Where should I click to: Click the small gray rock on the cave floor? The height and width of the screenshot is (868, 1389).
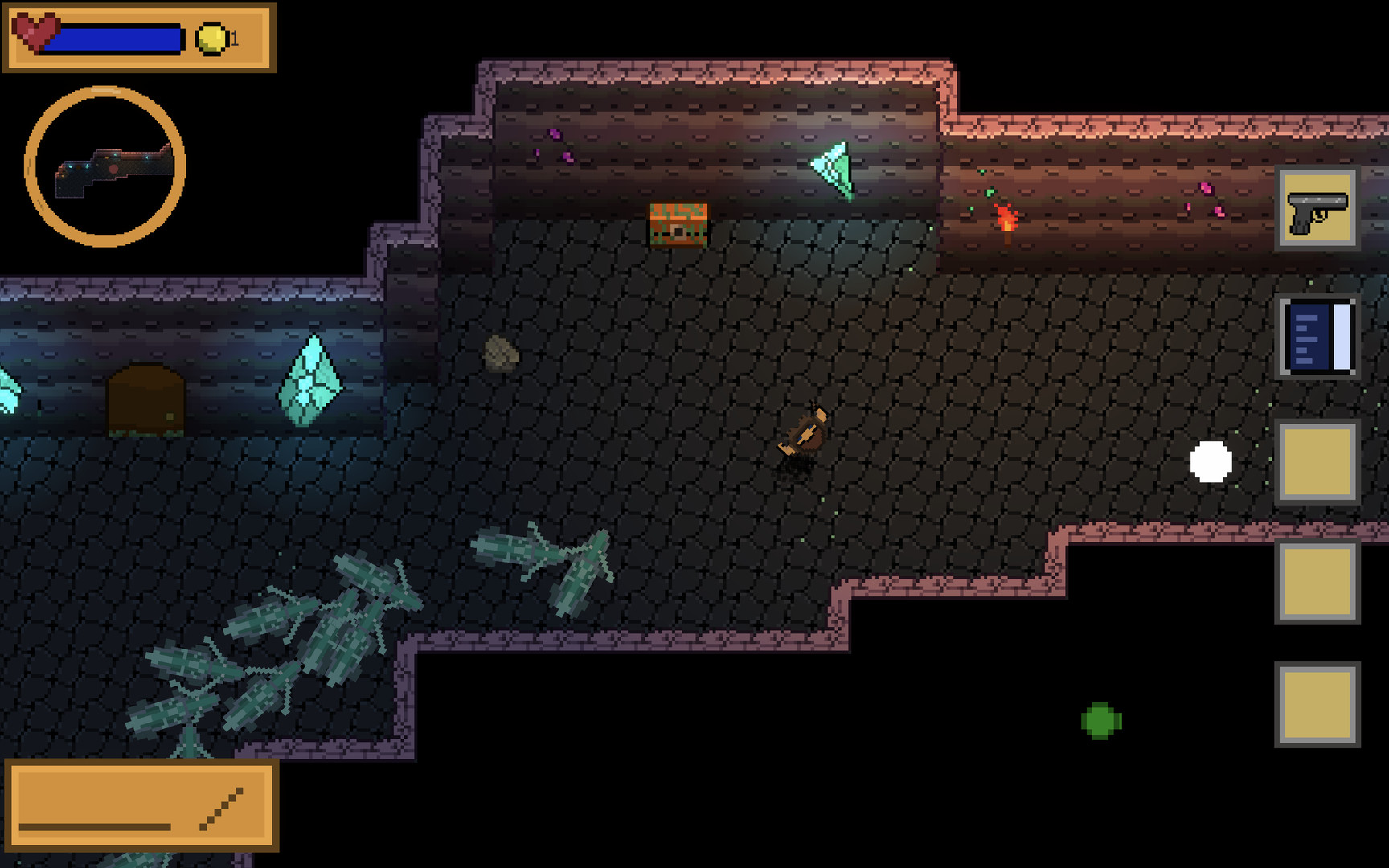pos(501,354)
